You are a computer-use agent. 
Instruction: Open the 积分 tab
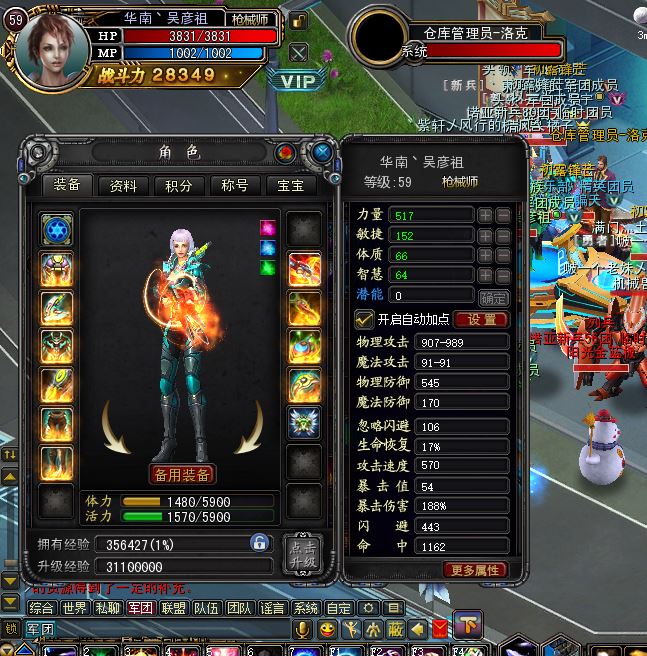click(179, 186)
